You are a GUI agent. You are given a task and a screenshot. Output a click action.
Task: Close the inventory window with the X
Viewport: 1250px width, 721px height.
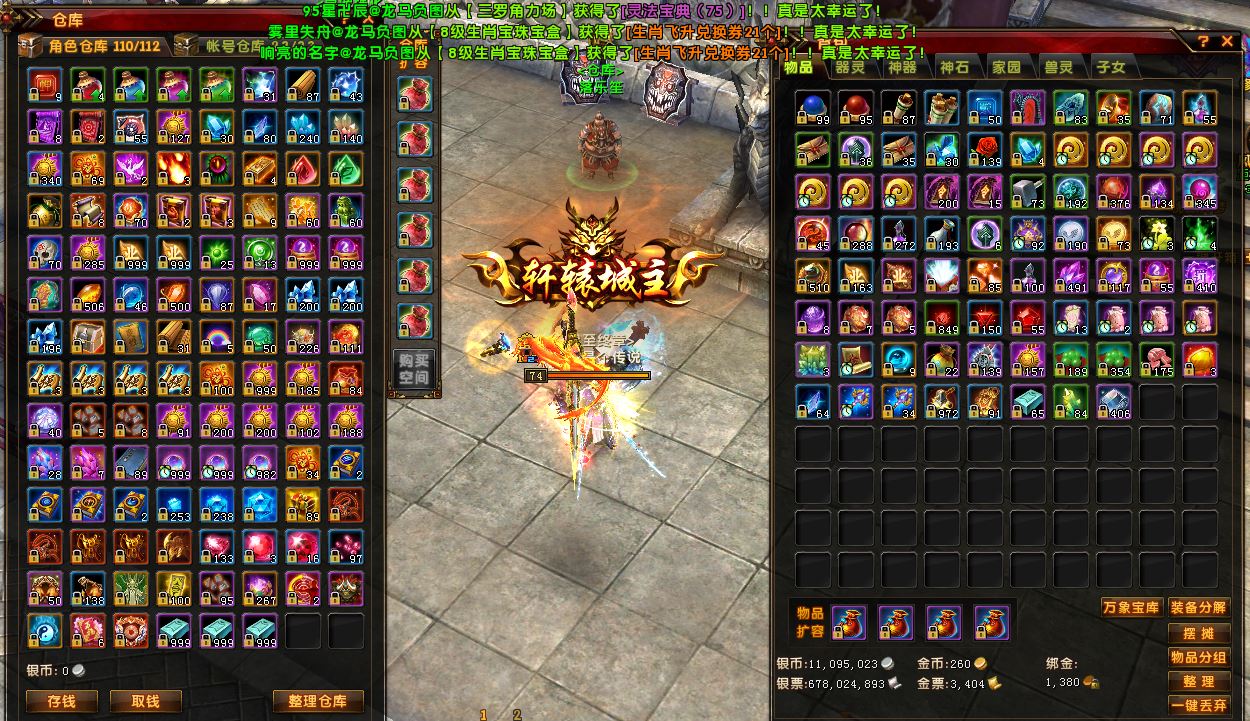coord(1228,41)
